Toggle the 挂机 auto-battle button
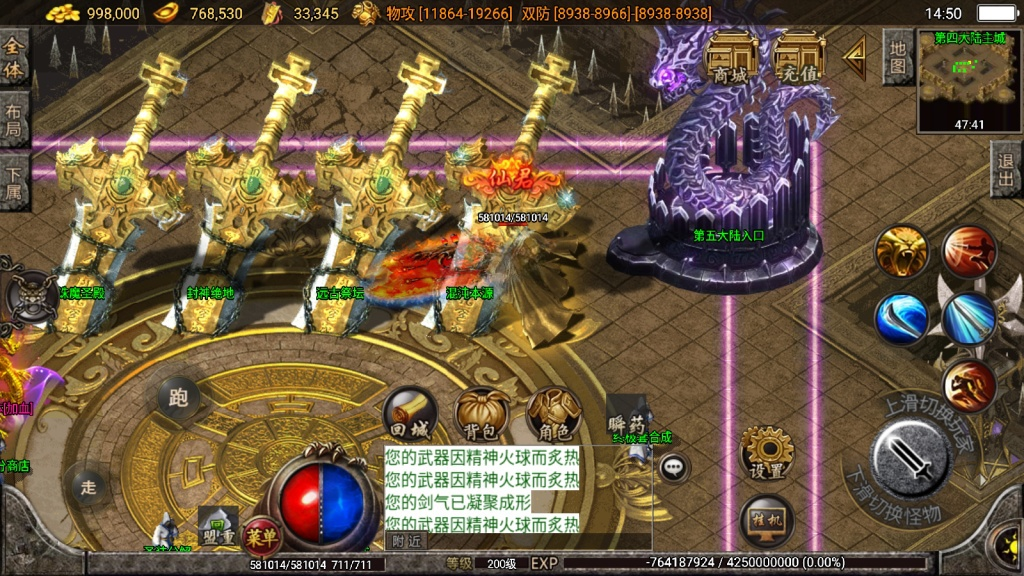1024x576 pixels. [x=767, y=520]
